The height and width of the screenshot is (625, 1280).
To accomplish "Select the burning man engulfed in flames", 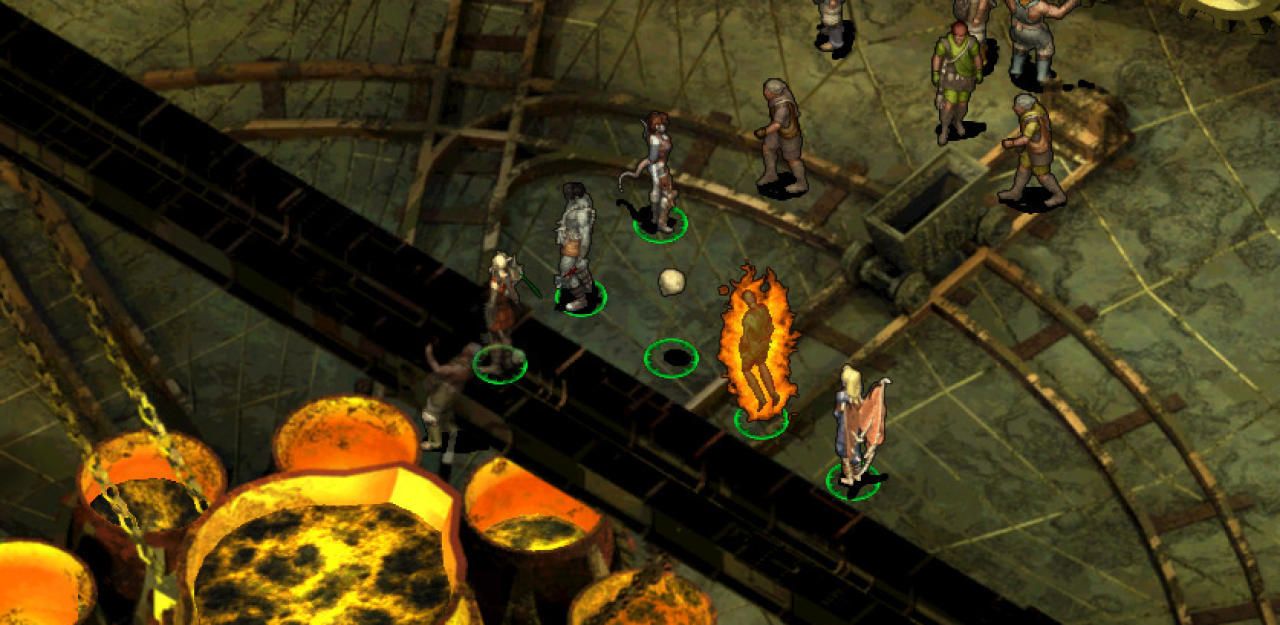I will coord(757,342).
